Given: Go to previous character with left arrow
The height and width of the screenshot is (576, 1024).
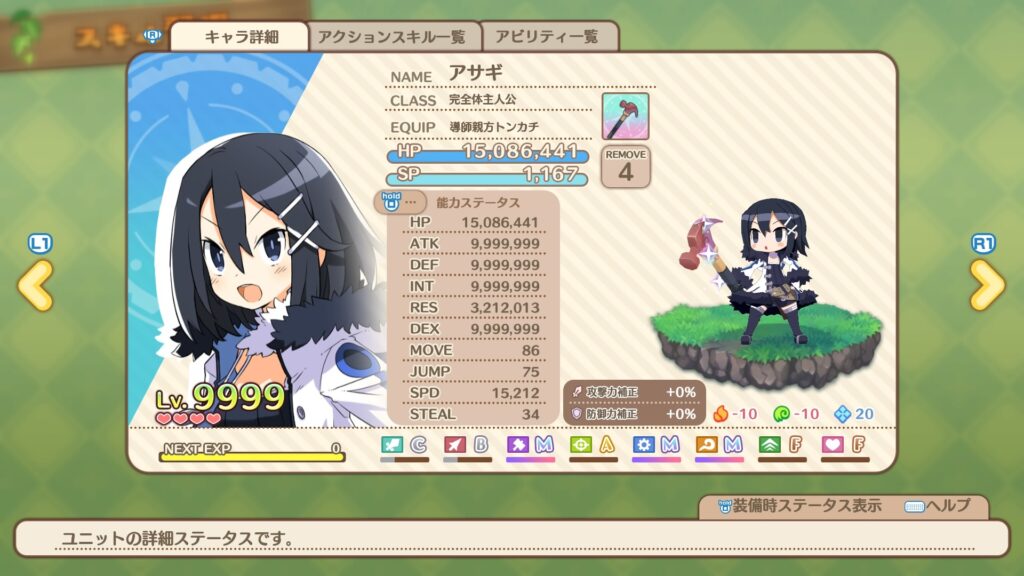Looking at the screenshot, I should [x=35, y=285].
